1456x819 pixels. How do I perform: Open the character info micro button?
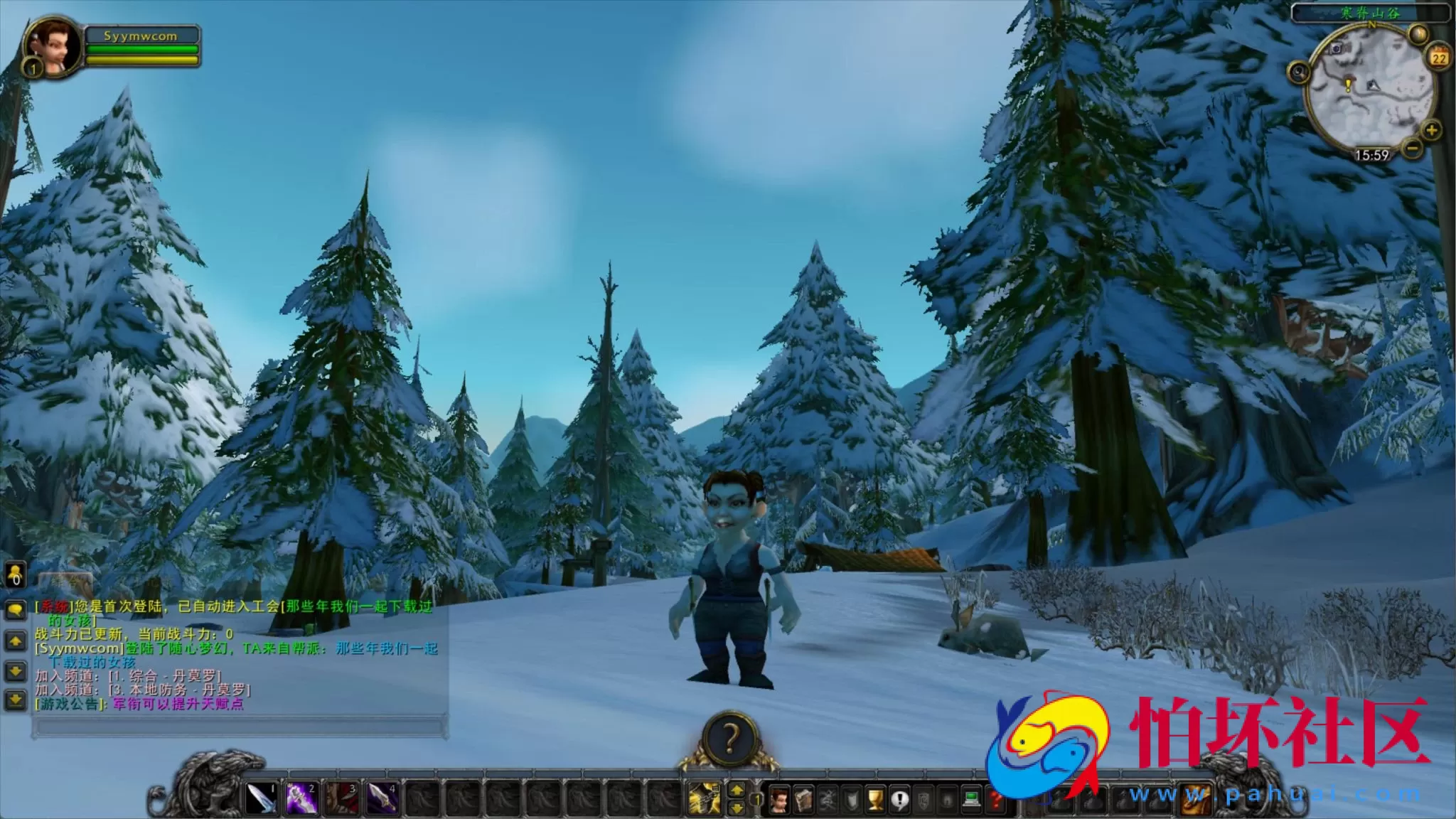781,801
